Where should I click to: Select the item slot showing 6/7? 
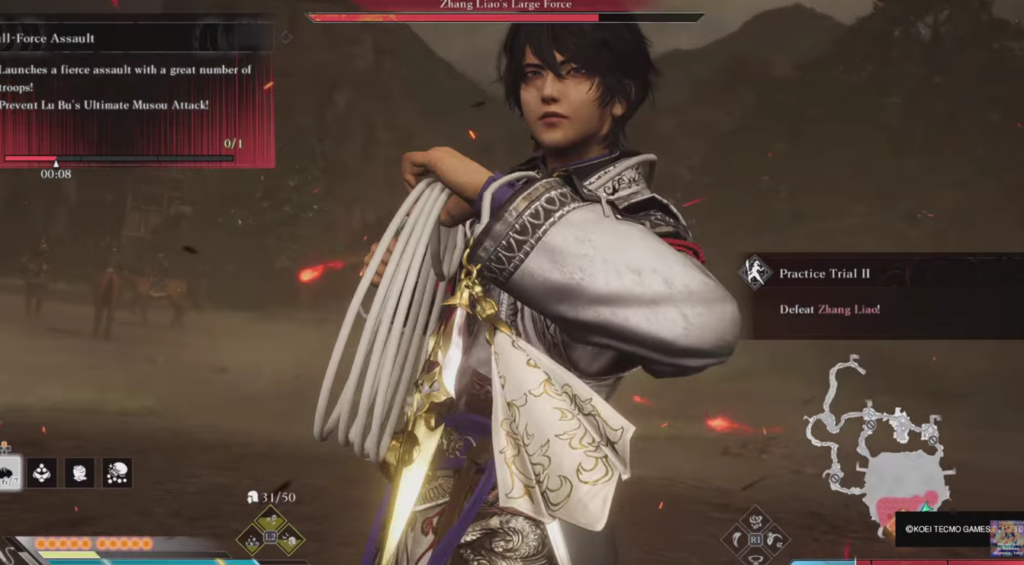(x=8, y=472)
